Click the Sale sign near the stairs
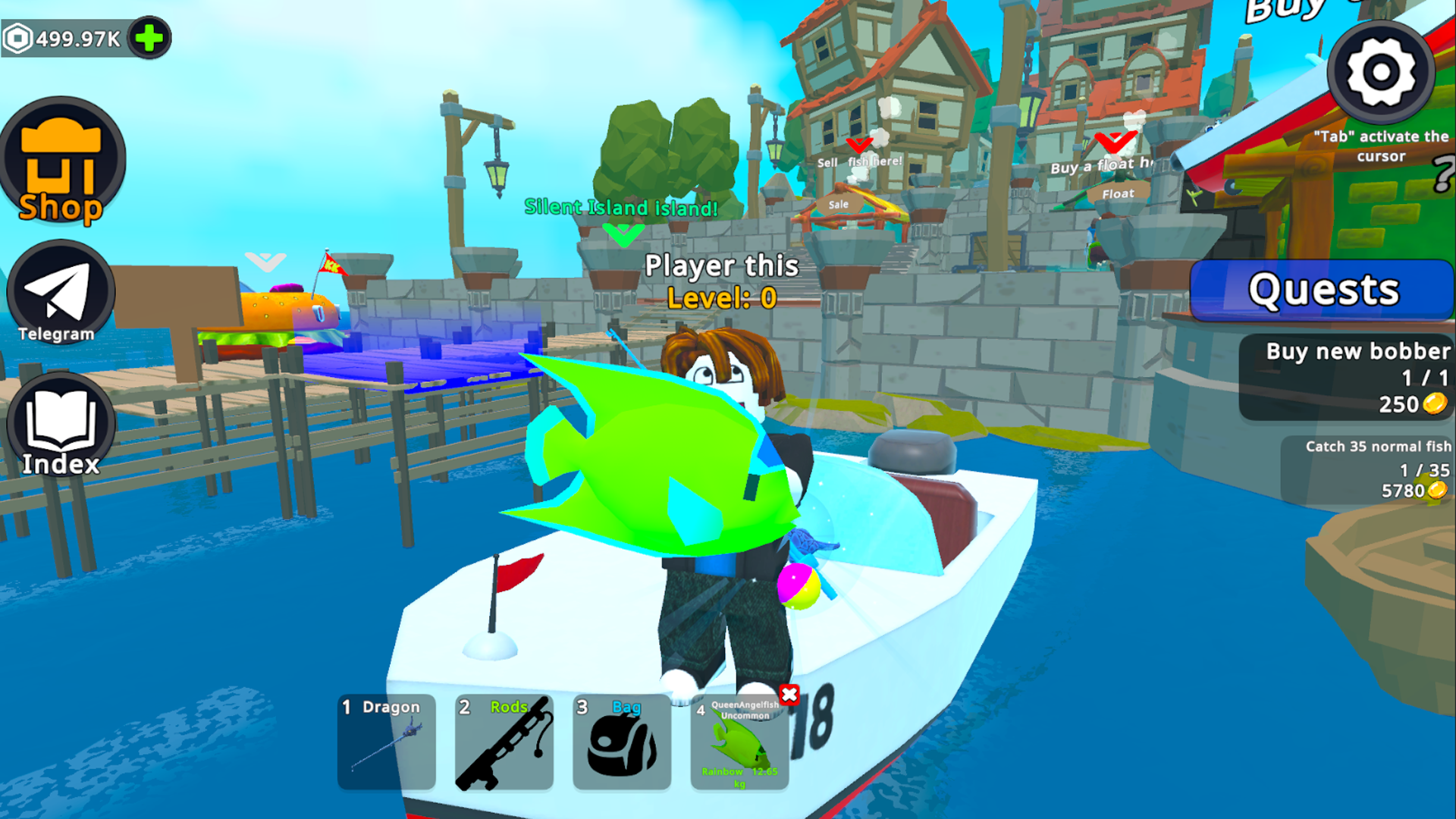1456x819 pixels. 837,204
